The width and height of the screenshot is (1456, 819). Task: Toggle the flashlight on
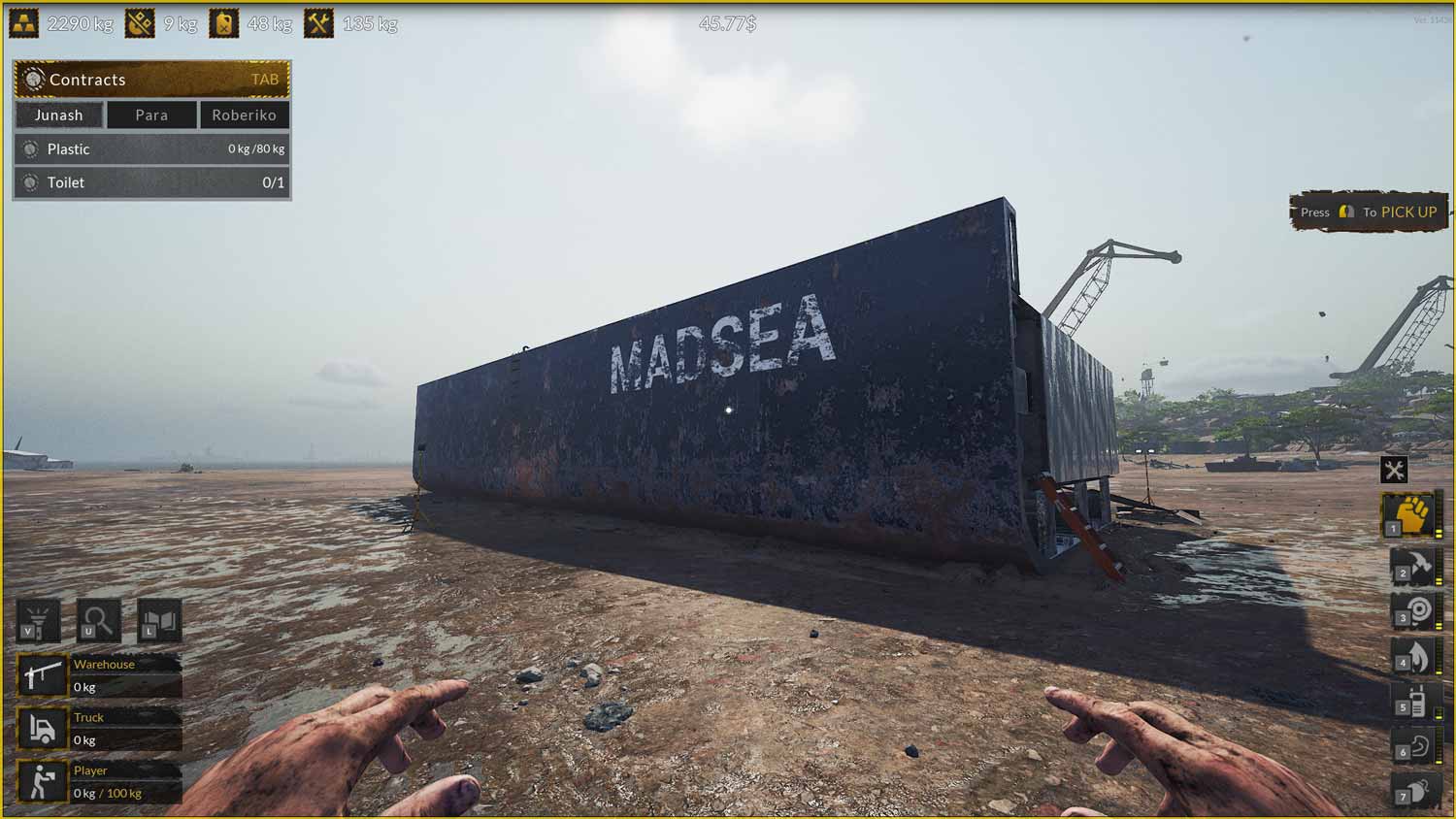39,620
